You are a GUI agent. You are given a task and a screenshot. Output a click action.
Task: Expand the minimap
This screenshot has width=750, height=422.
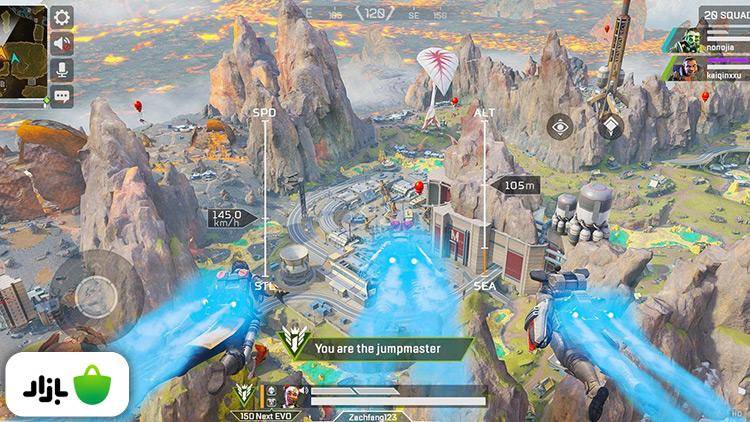coord(23,48)
